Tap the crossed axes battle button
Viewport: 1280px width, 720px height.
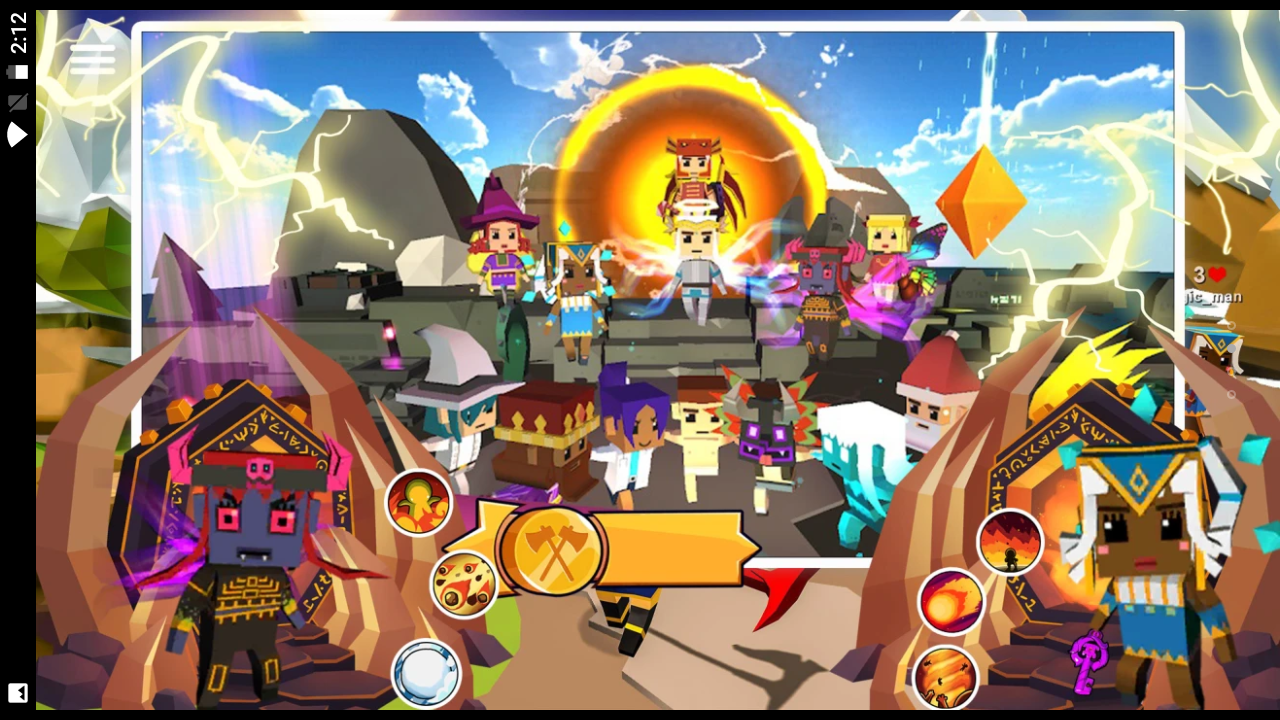coord(552,549)
